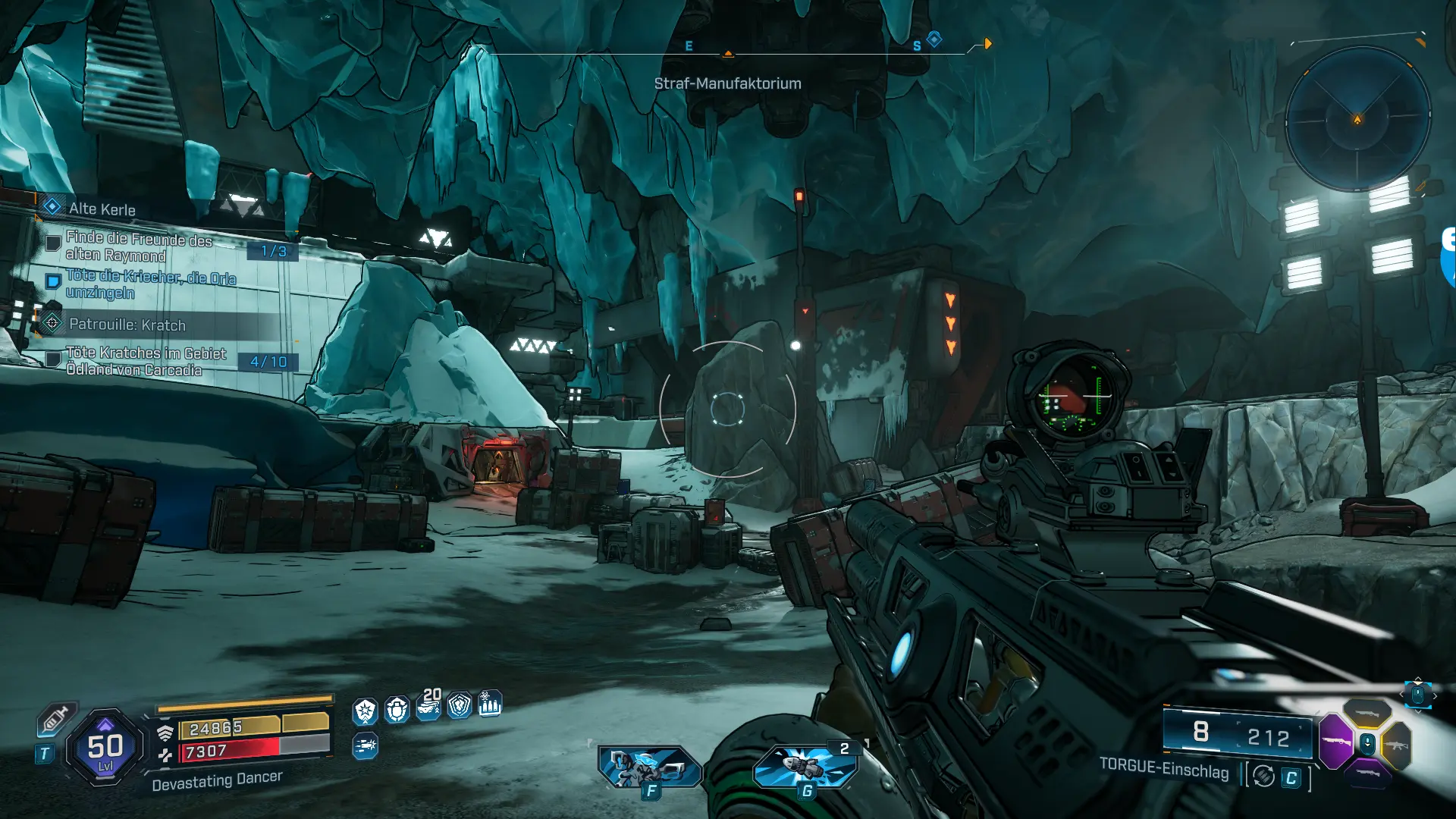Activate the action skill with the robot arms
Viewport: 1456px width, 819px height.
click(x=648, y=767)
